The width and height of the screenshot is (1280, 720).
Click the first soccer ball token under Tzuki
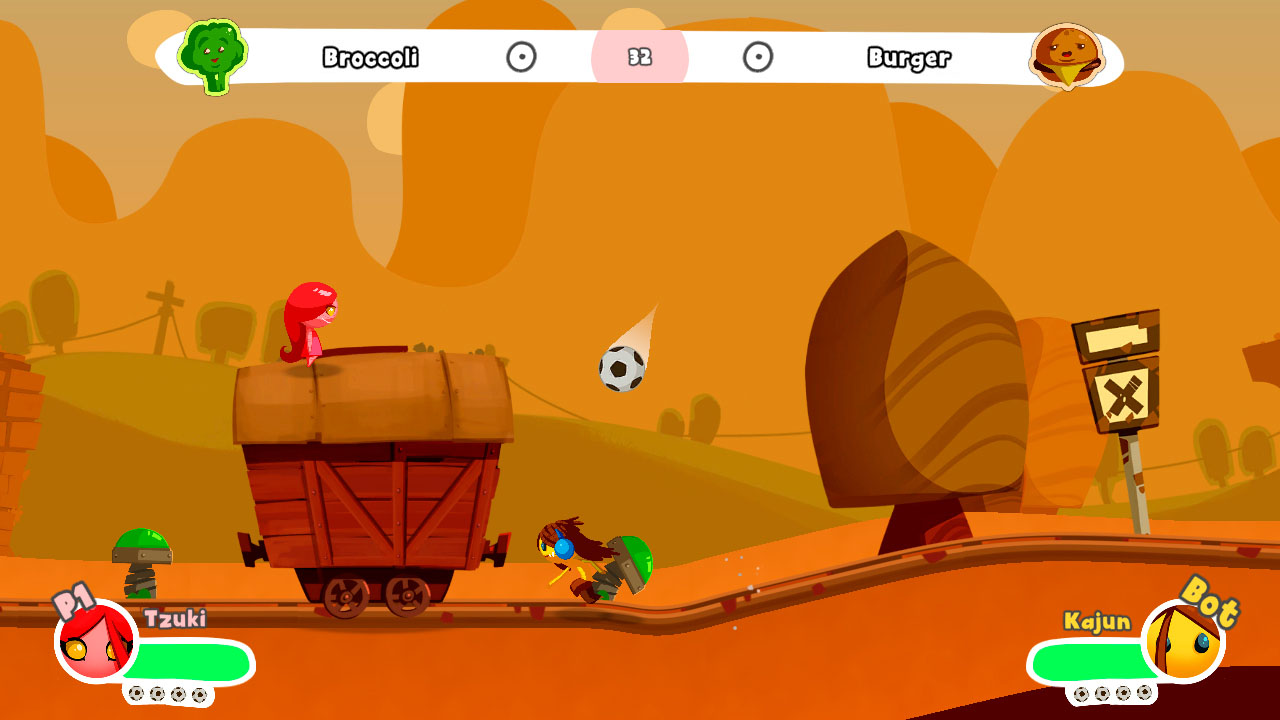137,691
